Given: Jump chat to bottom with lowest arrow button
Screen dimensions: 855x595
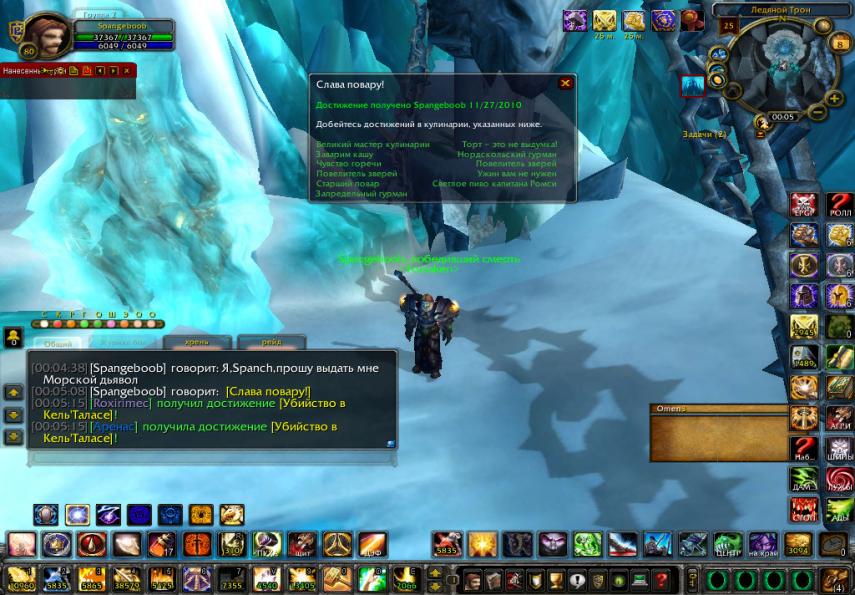Looking at the screenshot, I should click(x=14, y=437).
